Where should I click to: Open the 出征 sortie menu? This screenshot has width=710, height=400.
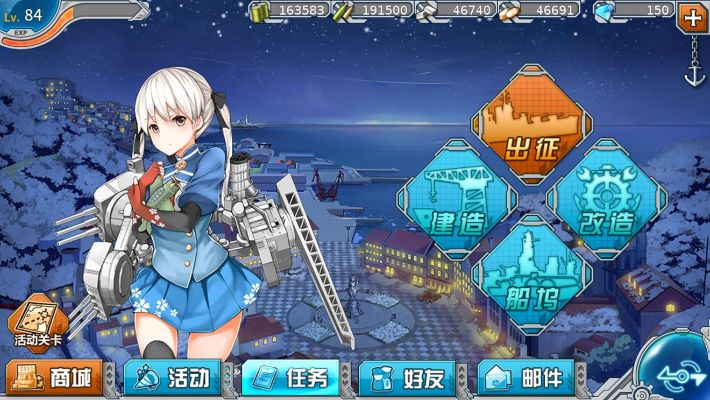click(530, 127)
